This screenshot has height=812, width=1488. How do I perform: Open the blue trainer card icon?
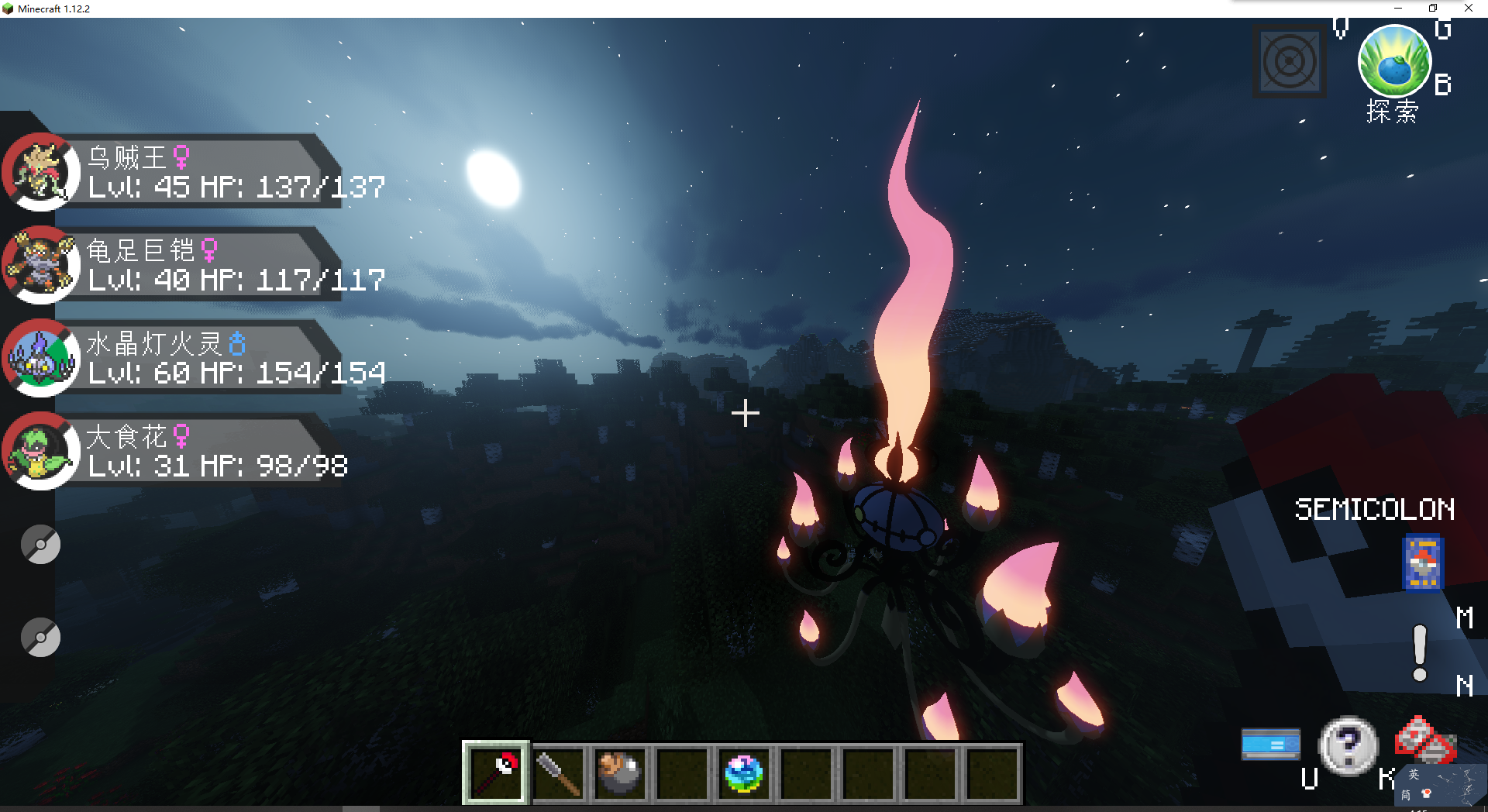coord(1423,562)
